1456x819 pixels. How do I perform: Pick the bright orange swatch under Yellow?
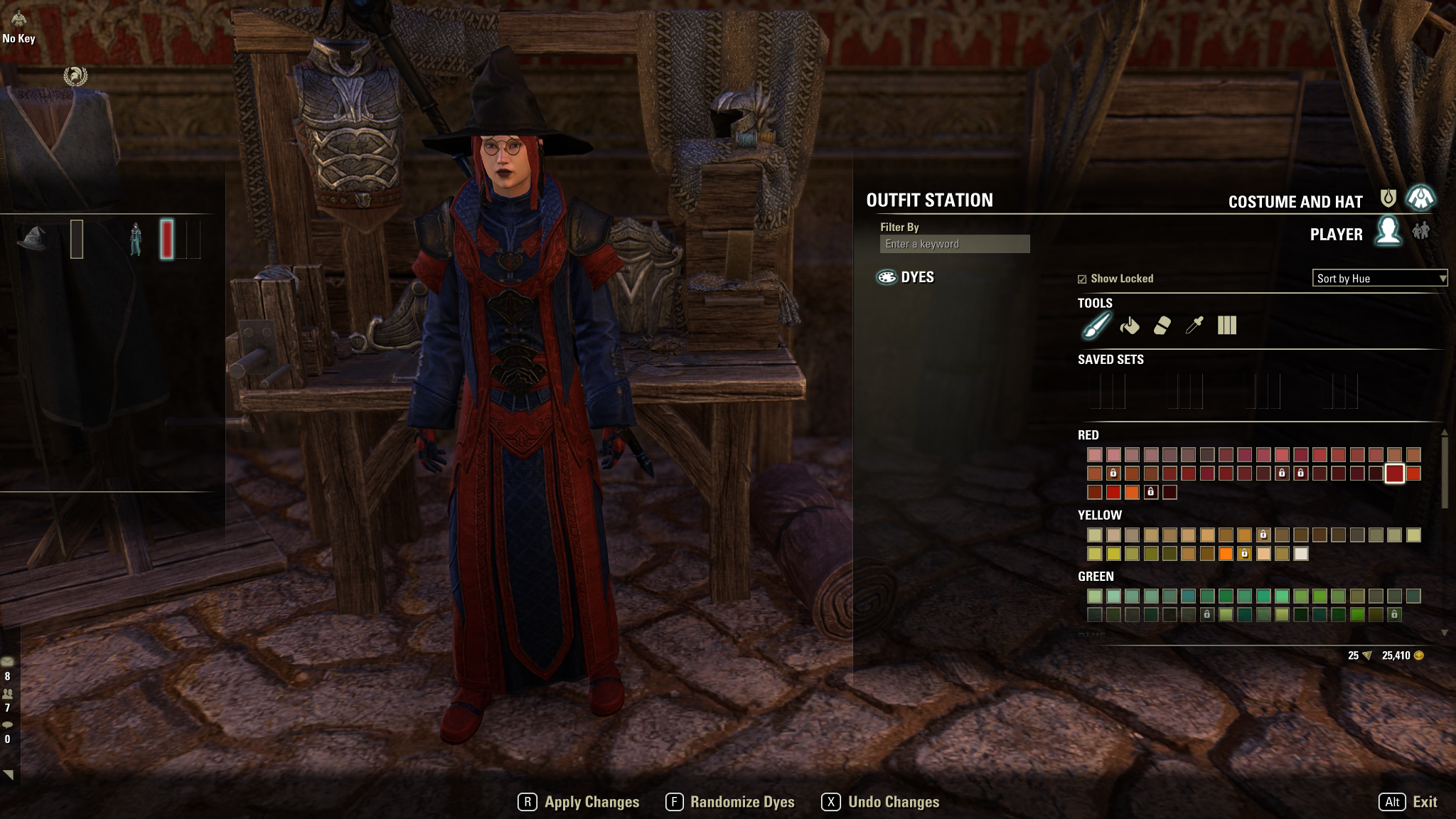1226,554
